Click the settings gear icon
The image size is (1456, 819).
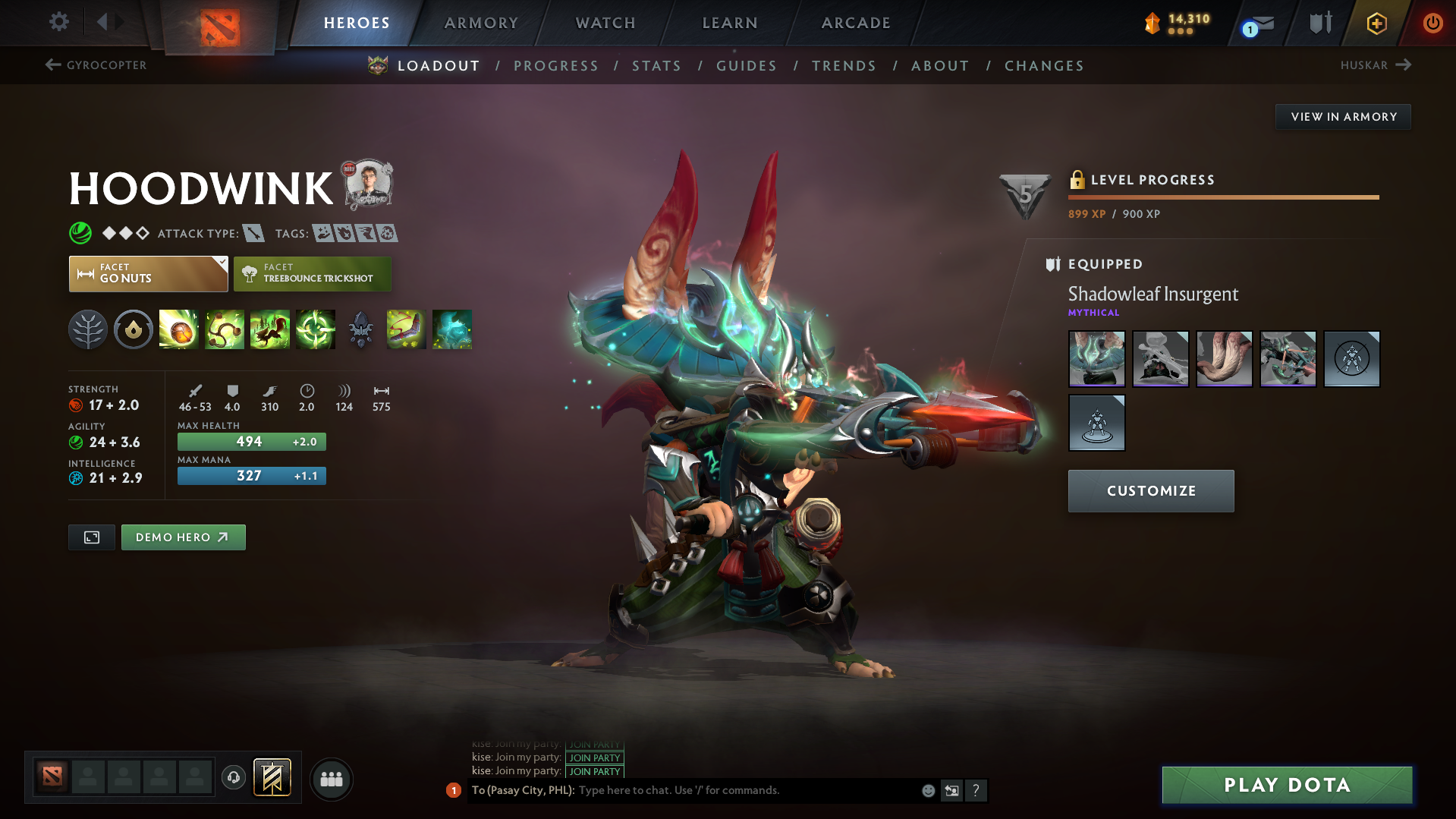pos(58,22)
